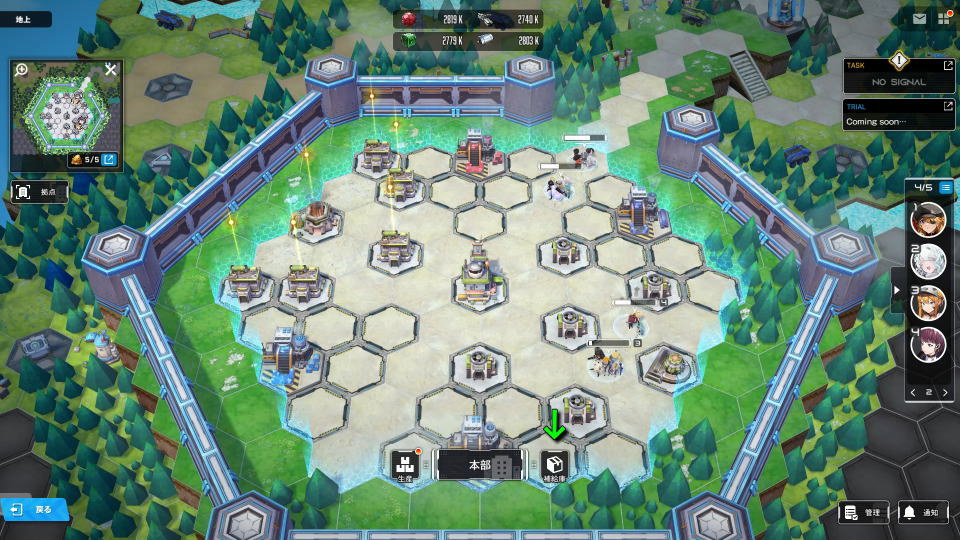Click the minimap's crossed tools icon
The image size is (960, 540).
point(111,70)
